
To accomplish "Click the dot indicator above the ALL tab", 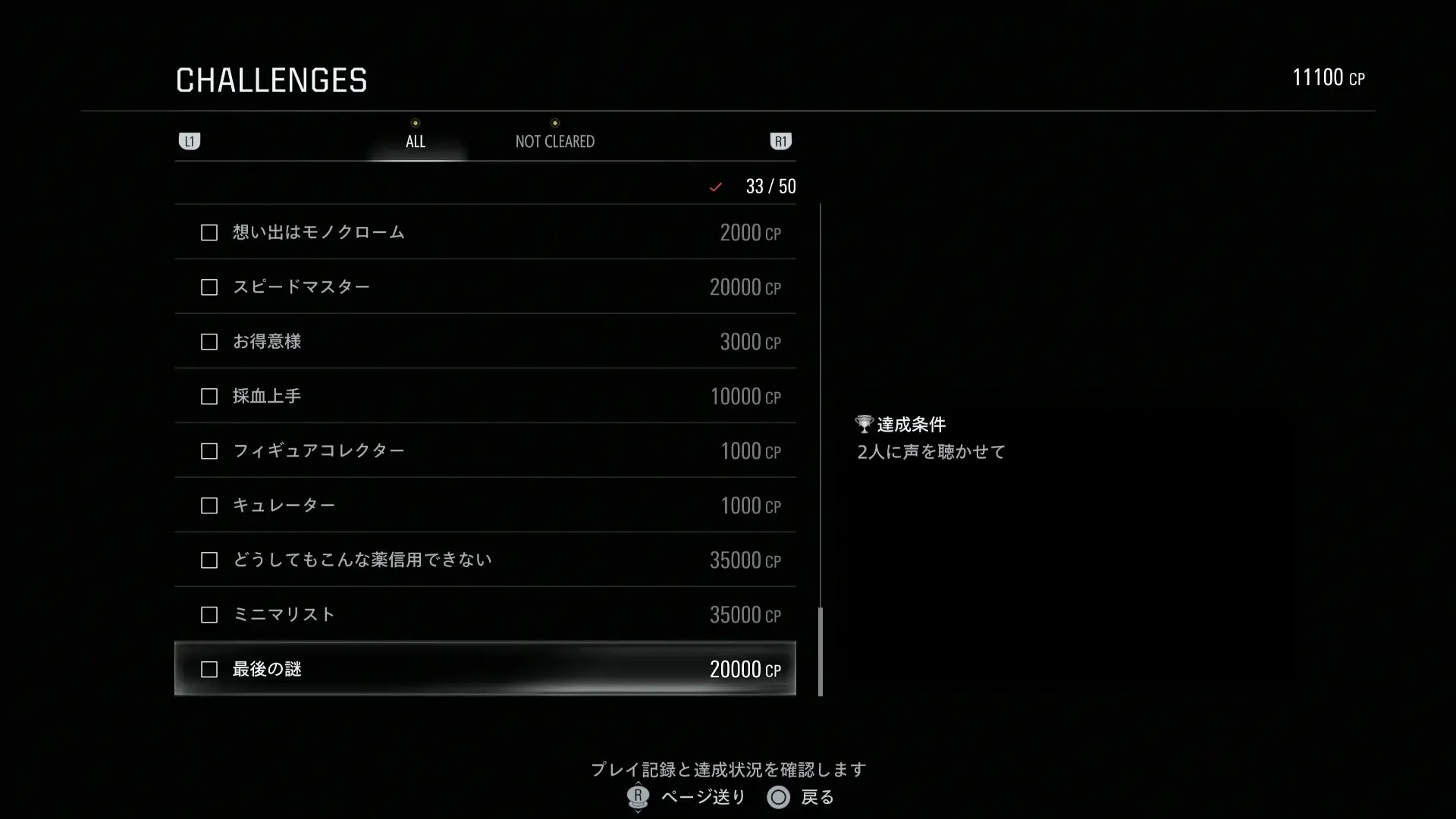I will pos(415,123).
